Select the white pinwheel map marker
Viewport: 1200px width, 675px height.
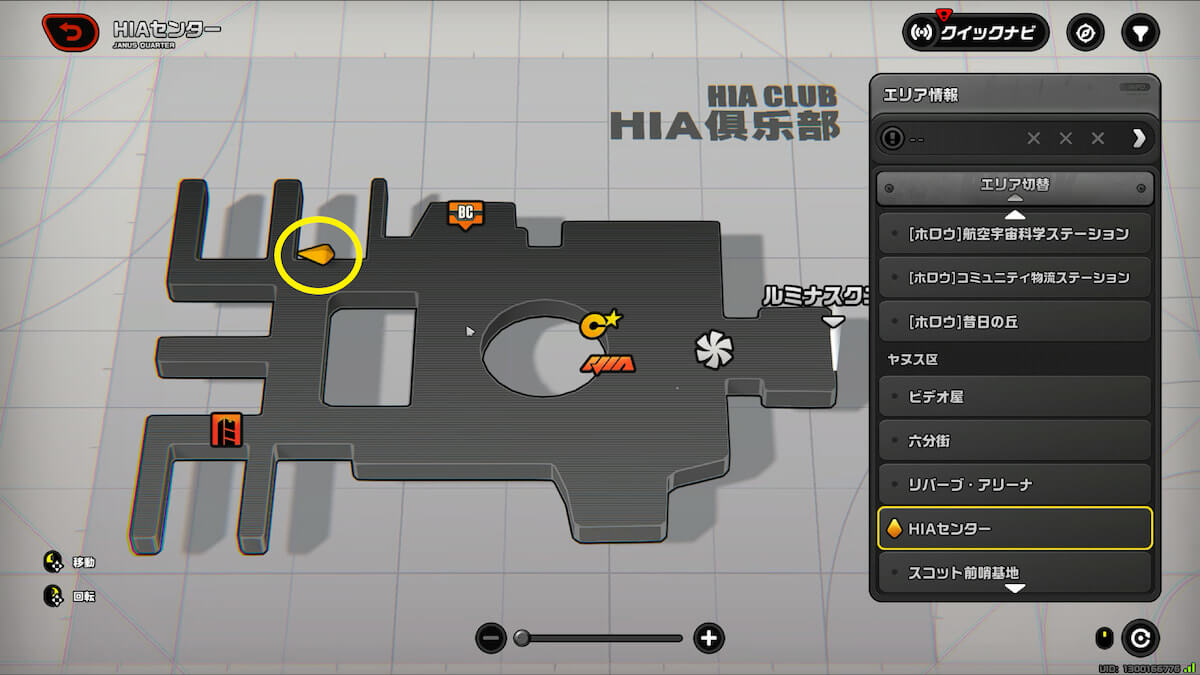(714, 349)
